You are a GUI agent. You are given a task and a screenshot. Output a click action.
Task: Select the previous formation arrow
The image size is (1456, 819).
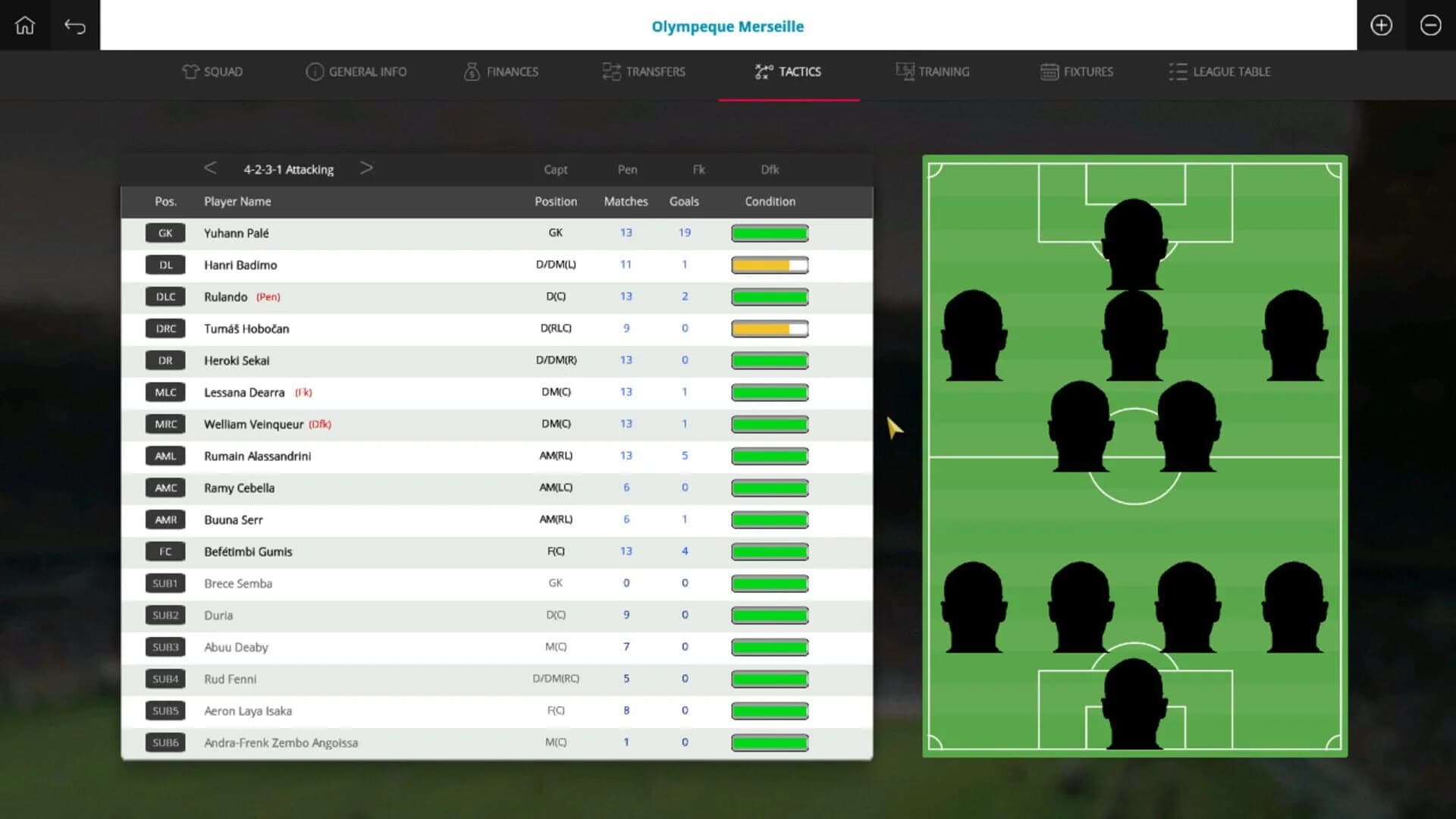210,168
